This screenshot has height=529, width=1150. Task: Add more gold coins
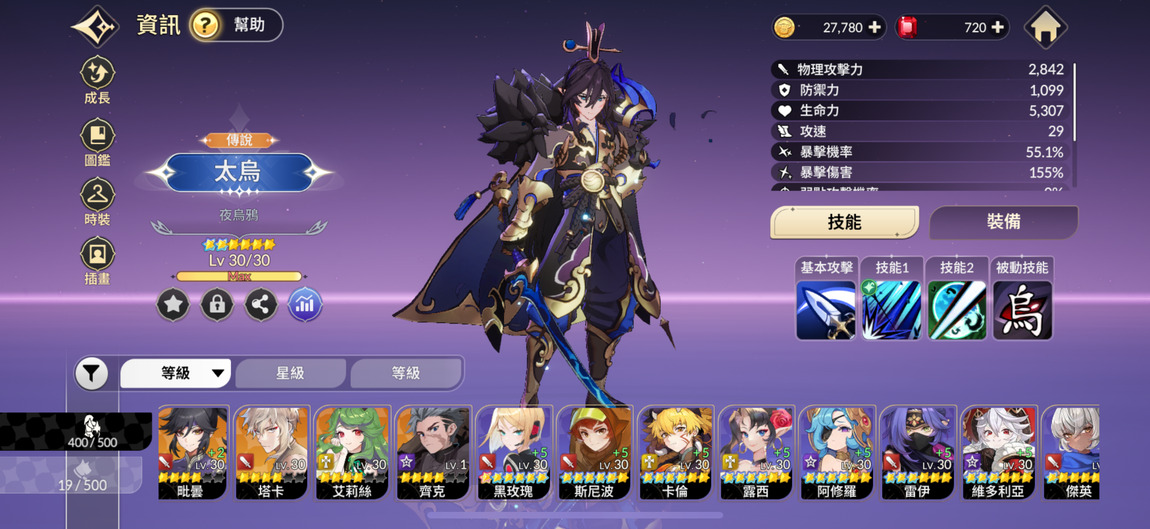coord(875,28)
